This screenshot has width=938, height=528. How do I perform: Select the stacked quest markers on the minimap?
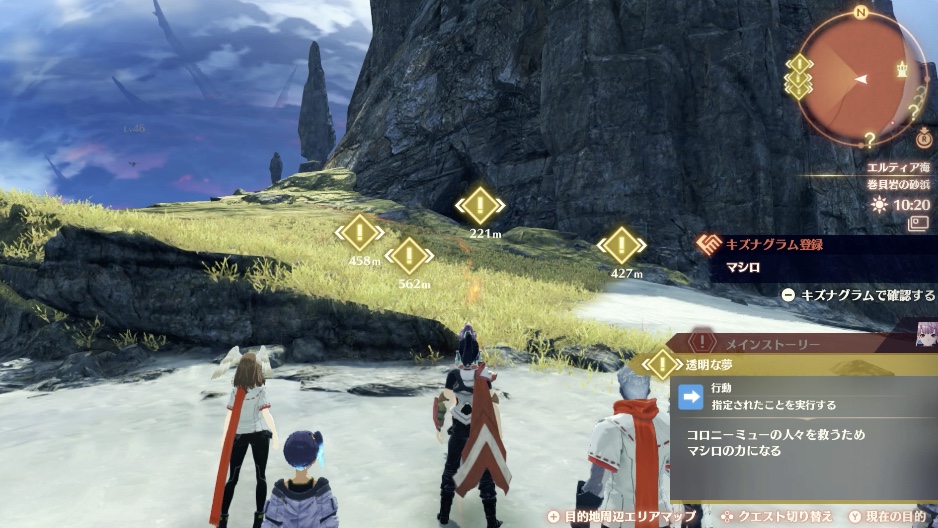[x=799, y=77]
